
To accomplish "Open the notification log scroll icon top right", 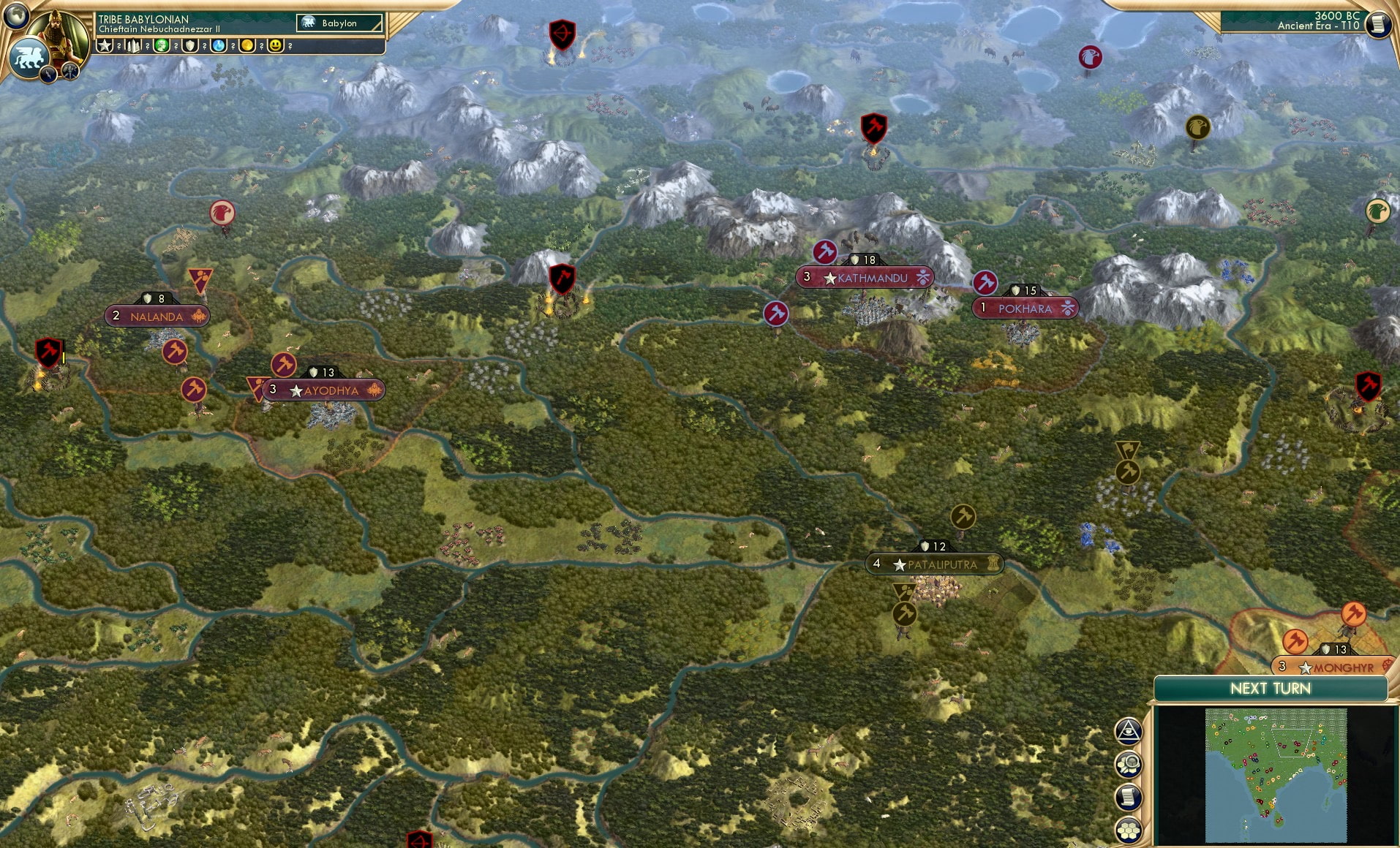I will 1379,24.
